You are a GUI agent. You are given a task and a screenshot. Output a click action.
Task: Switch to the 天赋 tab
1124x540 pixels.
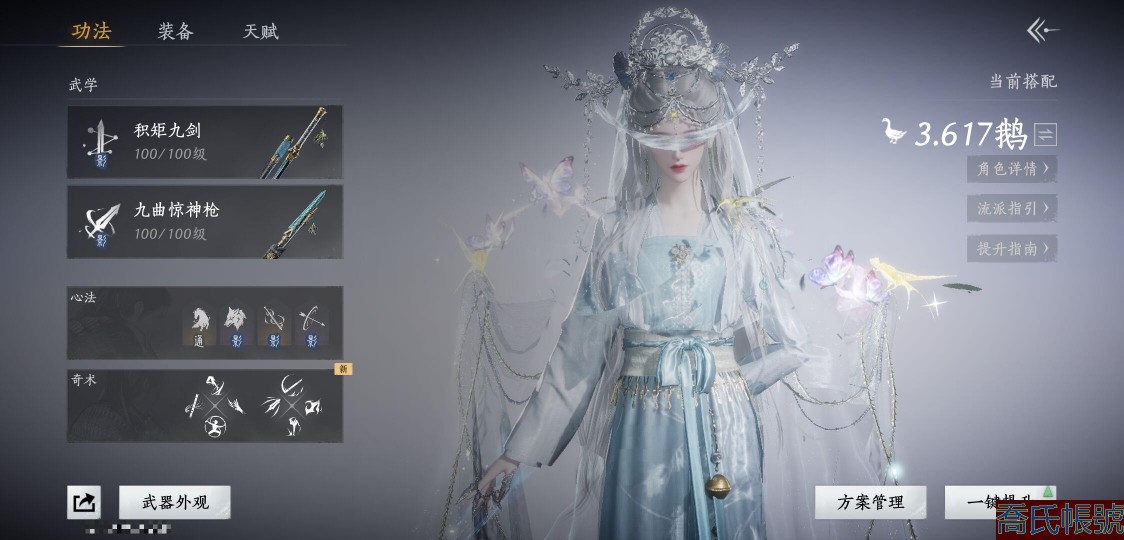[261, 31]
